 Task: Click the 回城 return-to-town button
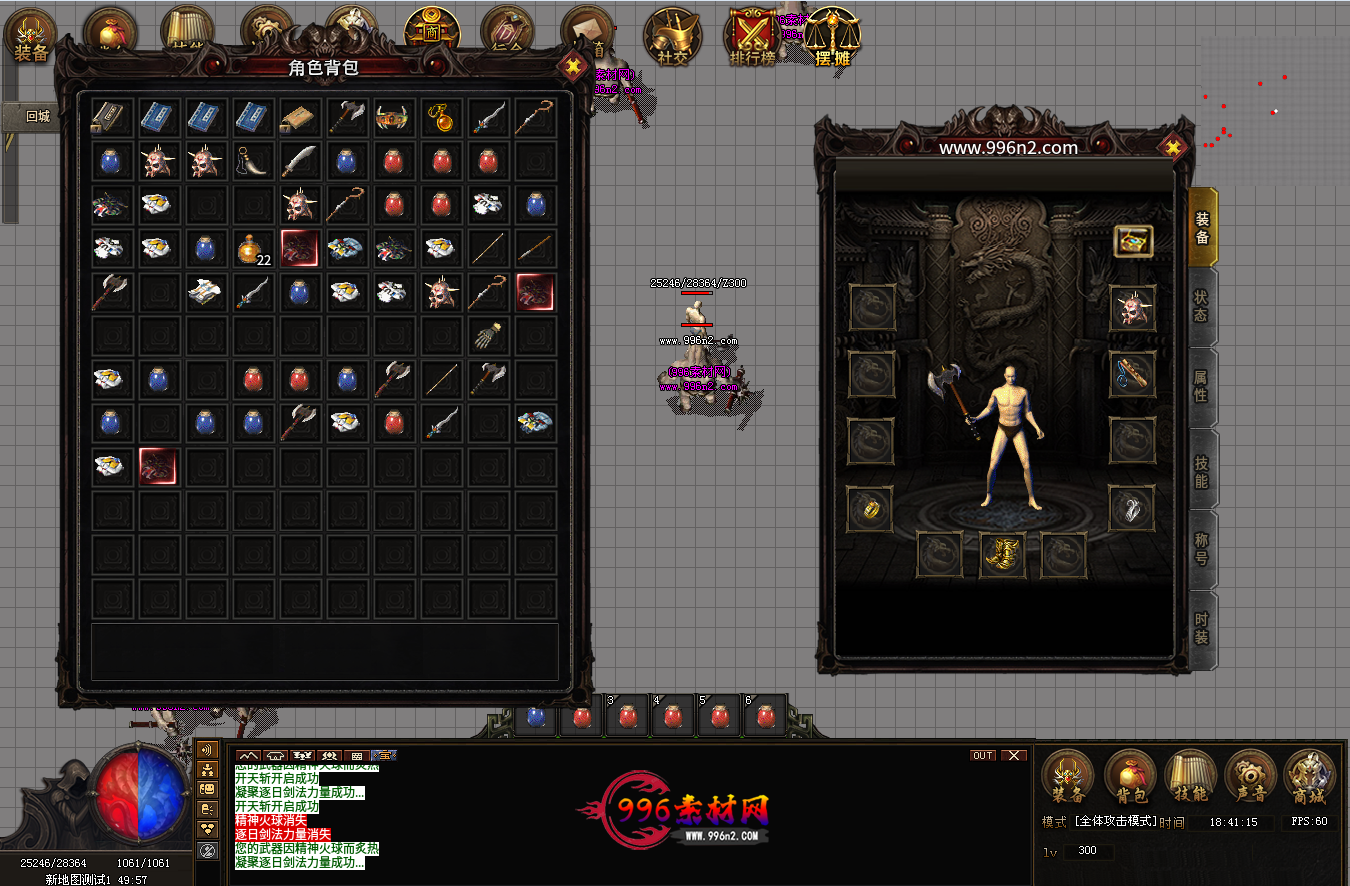(x=38, y=116)
